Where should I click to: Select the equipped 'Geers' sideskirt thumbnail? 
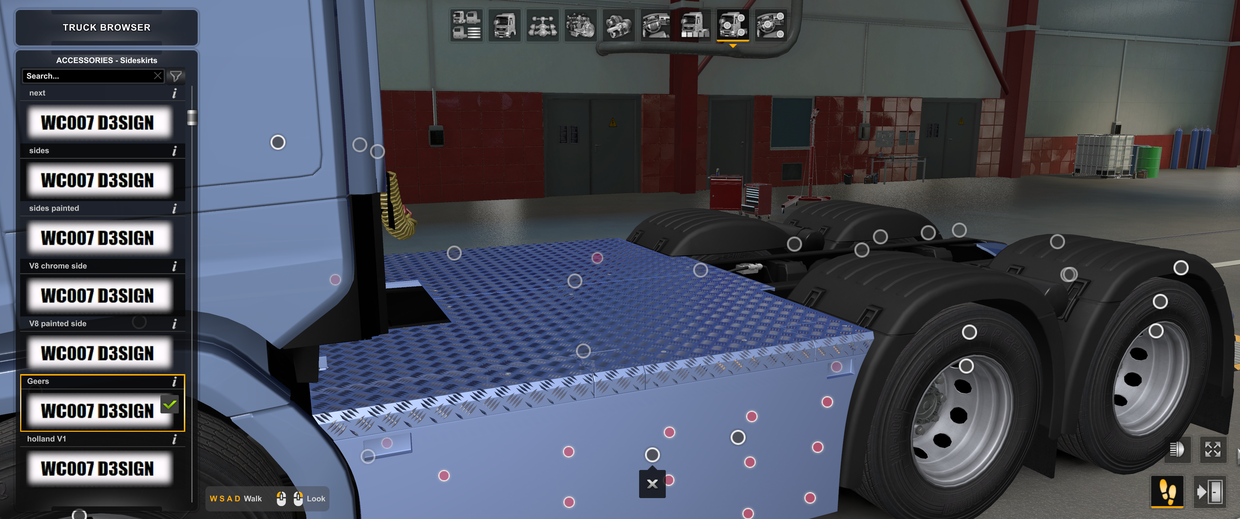click(97, 411)
